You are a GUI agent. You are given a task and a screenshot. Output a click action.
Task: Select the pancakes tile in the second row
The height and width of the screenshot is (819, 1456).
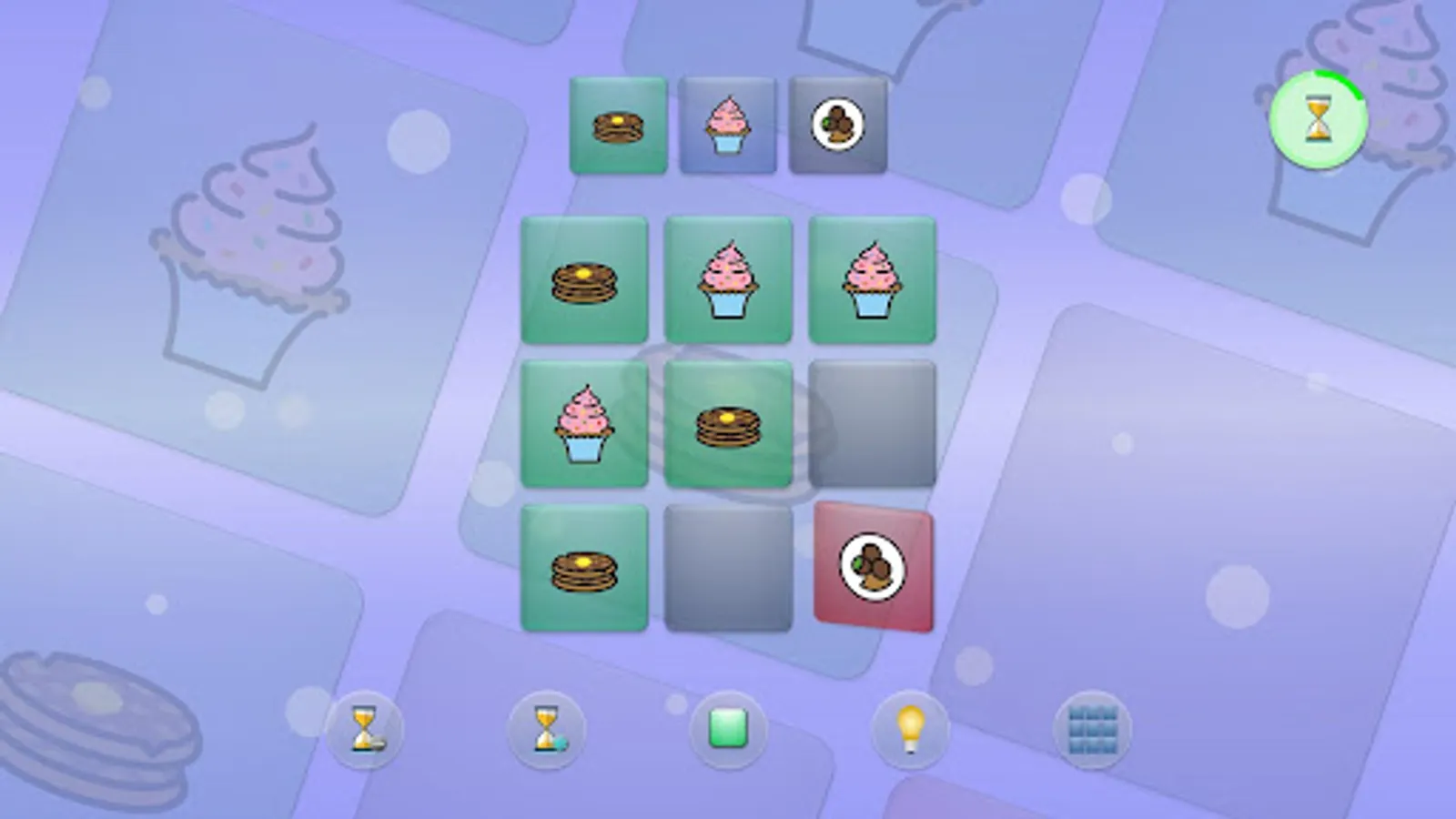tap(586, 279)
